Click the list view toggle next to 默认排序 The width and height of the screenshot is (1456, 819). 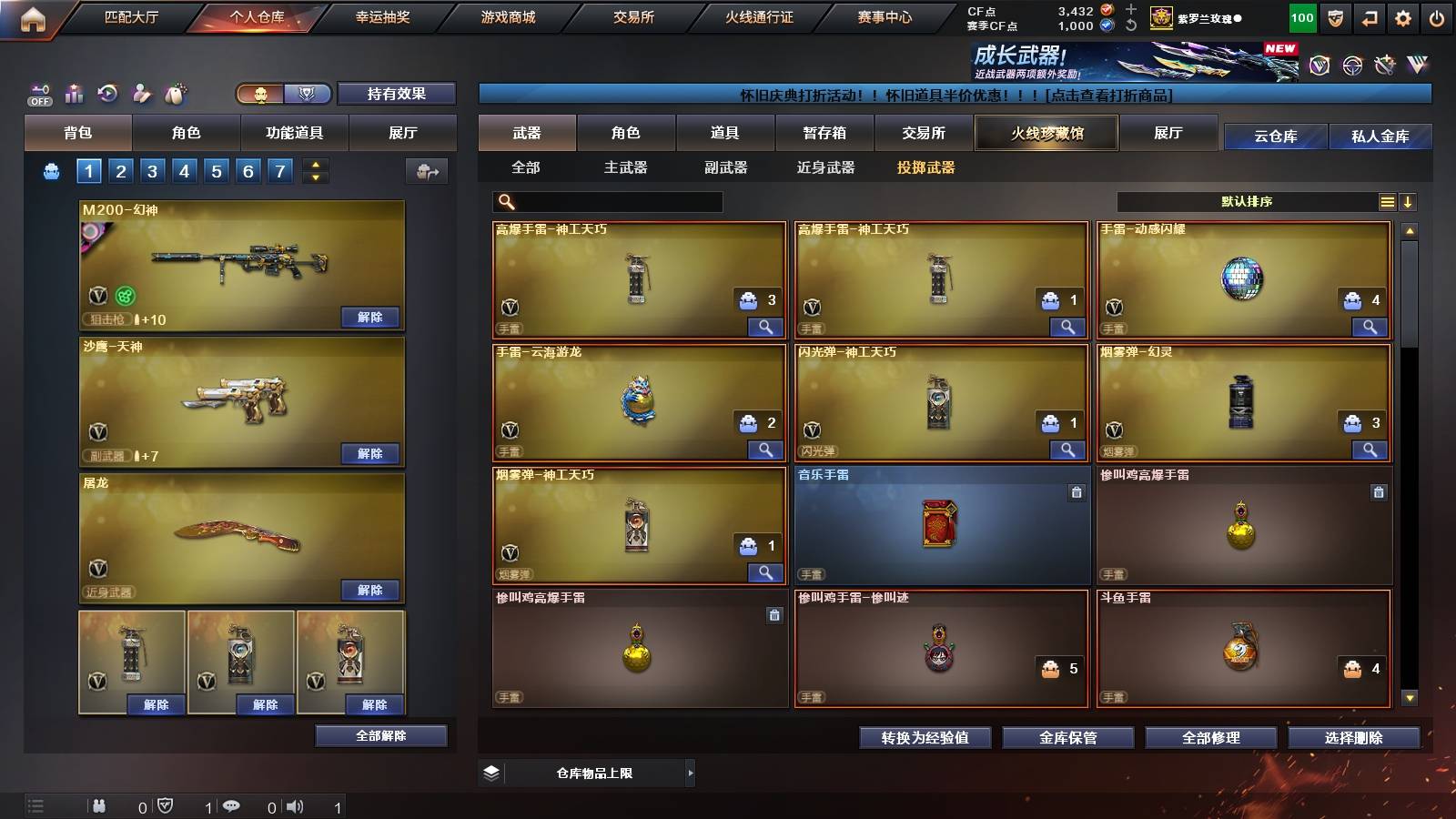point(1387,201)
